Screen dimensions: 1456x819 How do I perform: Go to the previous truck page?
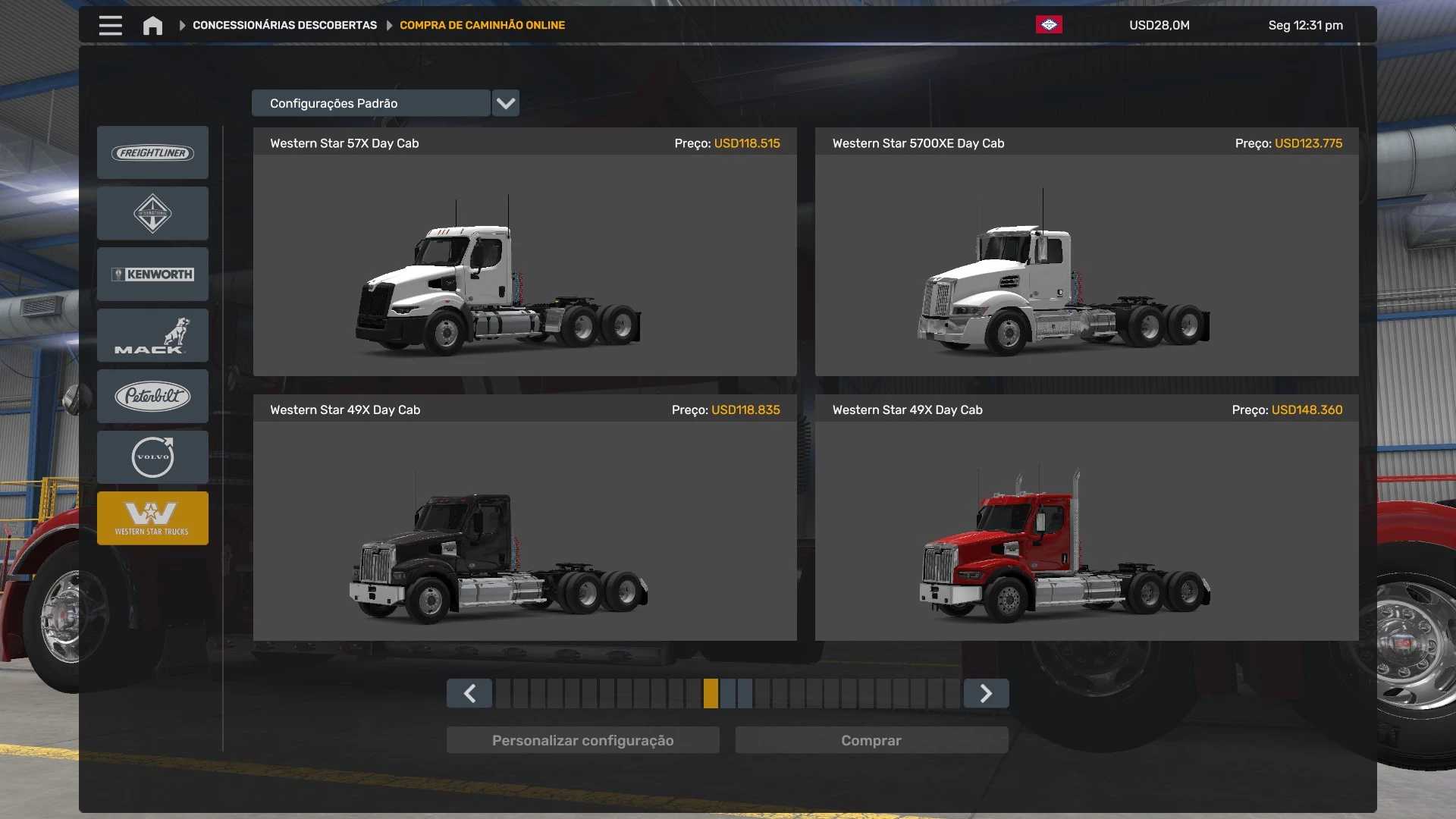coord(469,694)
